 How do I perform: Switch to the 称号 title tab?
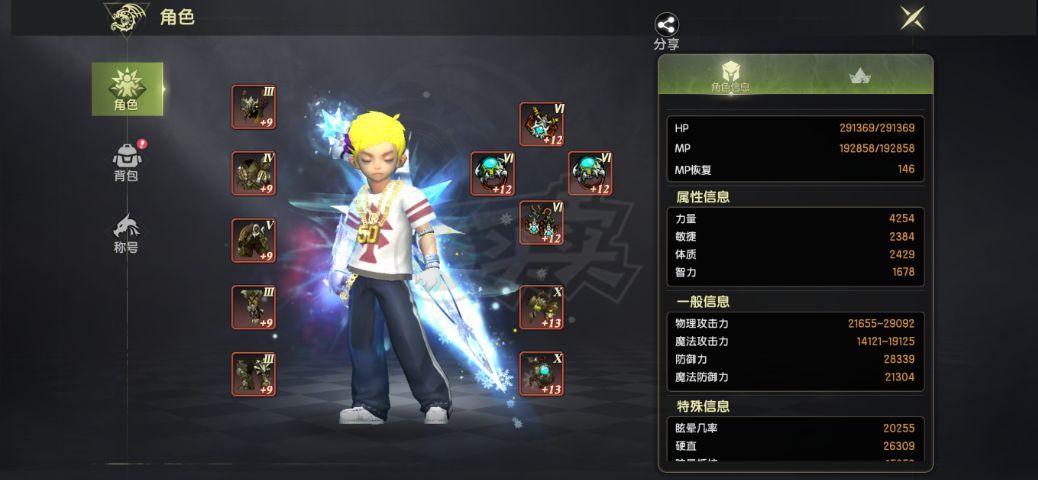(x=126, y=233)
